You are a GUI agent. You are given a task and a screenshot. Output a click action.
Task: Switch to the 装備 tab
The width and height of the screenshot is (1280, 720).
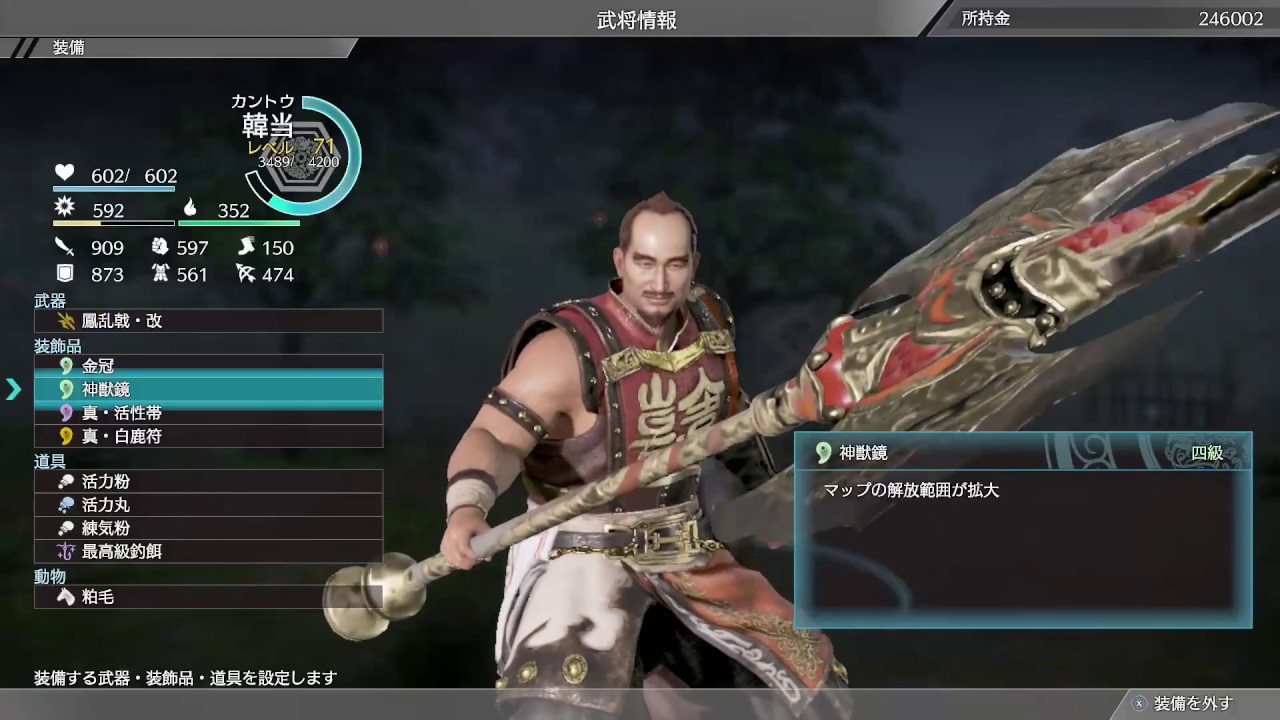click(67, 47)
